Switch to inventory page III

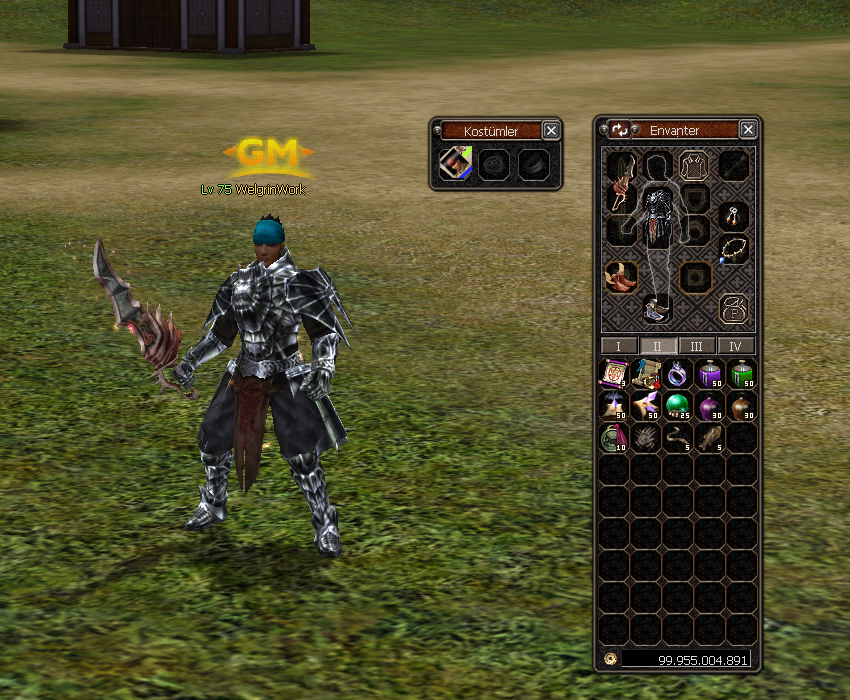(x=697, y=346)
